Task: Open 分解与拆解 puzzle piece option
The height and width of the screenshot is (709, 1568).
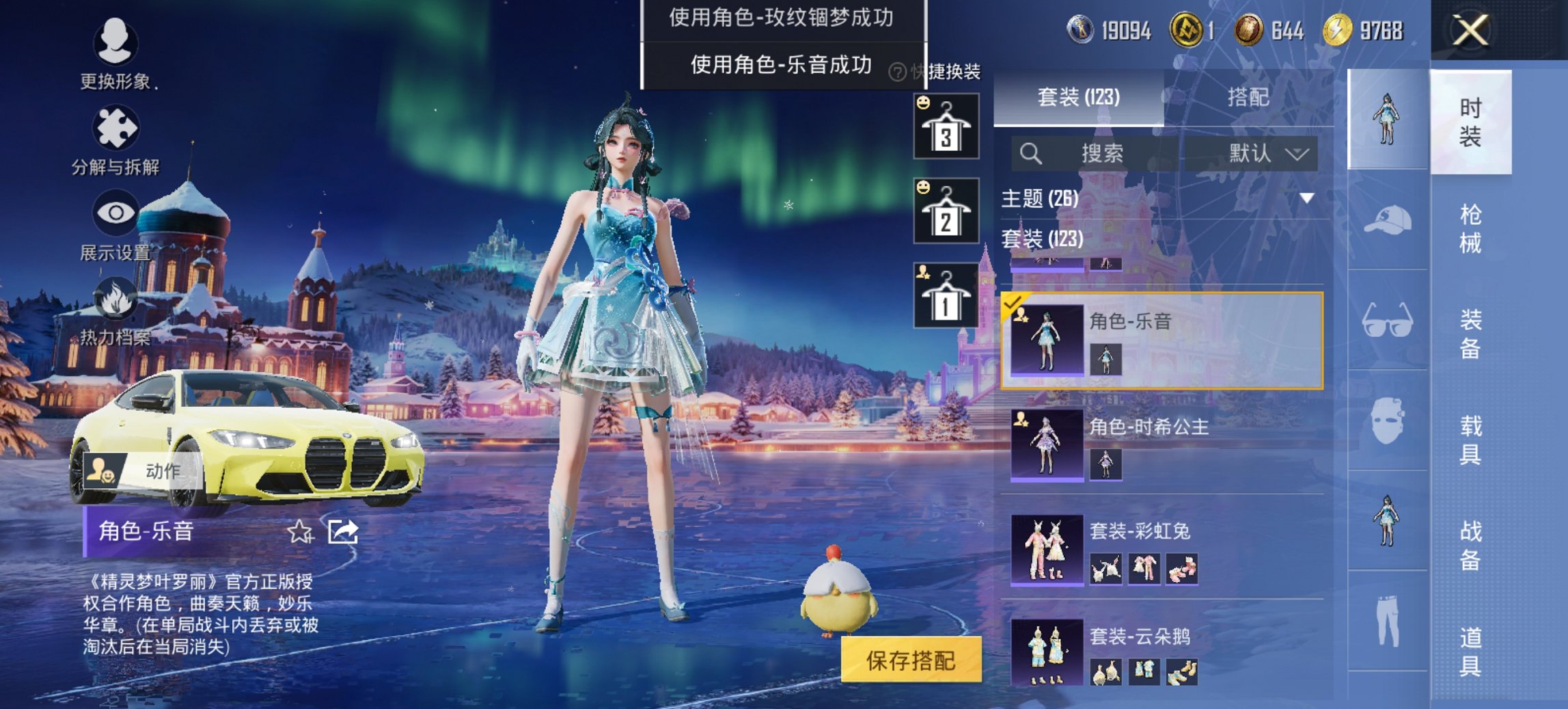Action: [x=115, y=128]
